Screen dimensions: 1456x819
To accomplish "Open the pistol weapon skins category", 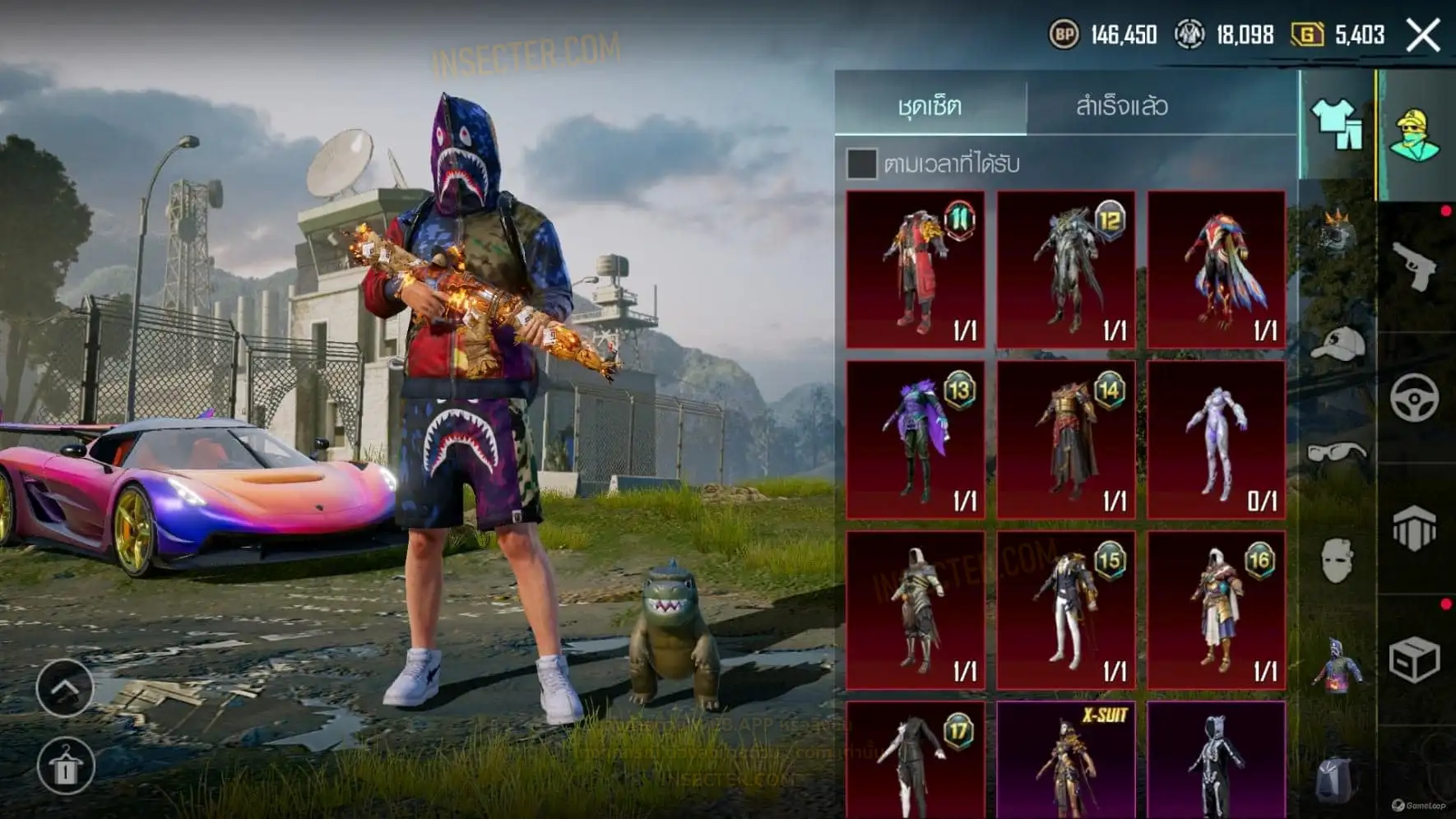I will point(1415,266).
